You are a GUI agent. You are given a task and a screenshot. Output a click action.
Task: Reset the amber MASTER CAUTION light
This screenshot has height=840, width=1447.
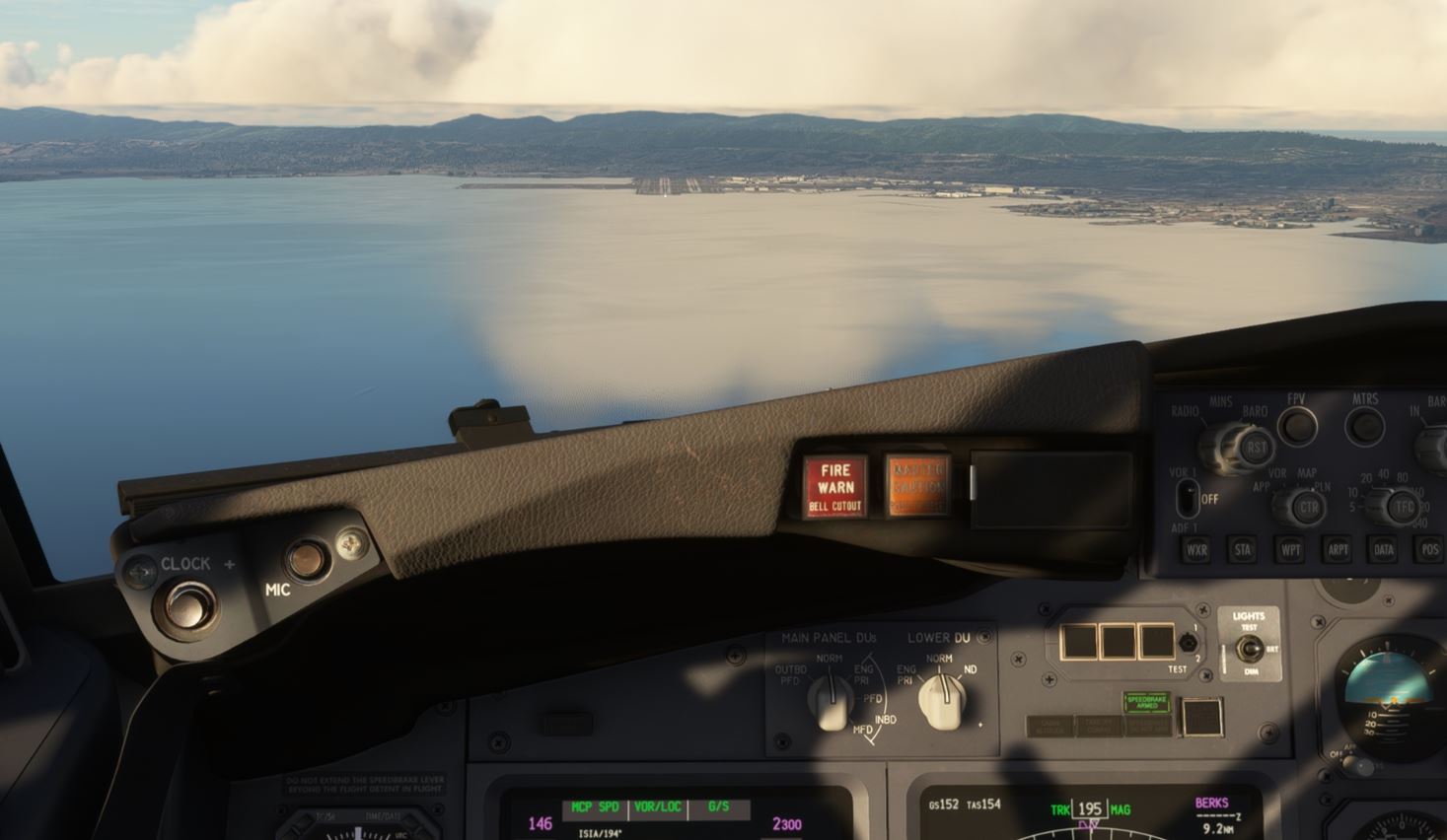pyautogui.click(x=916, y=484)
